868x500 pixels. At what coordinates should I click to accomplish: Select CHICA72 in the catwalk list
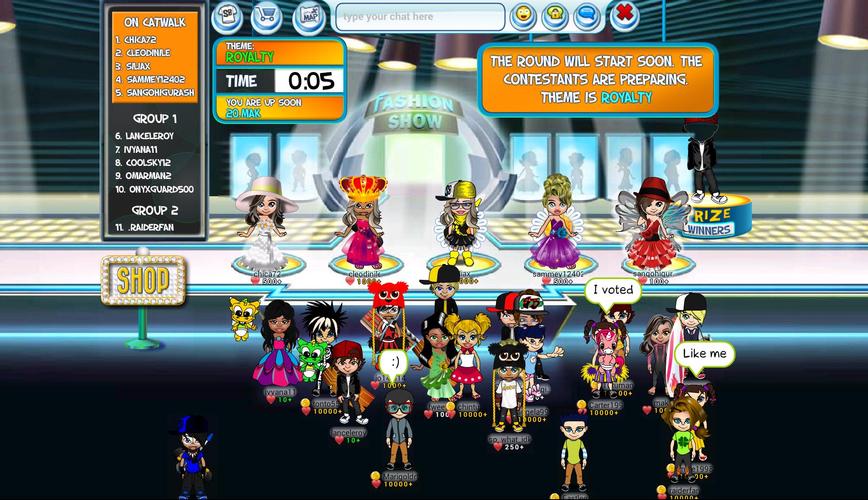click(138, 40)
